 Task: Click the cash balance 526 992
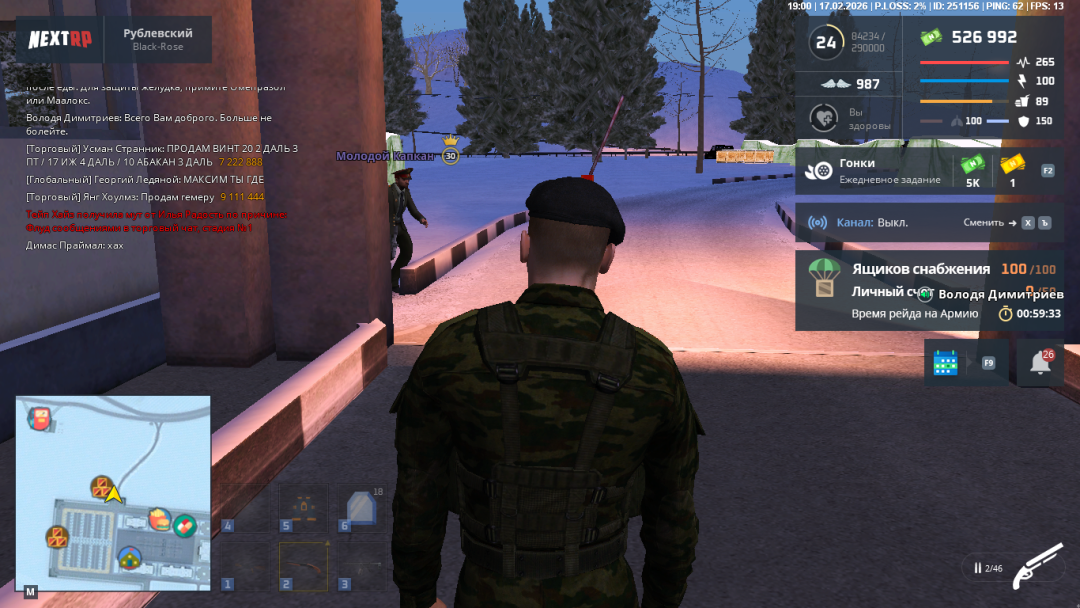click(x=984, y=37)
